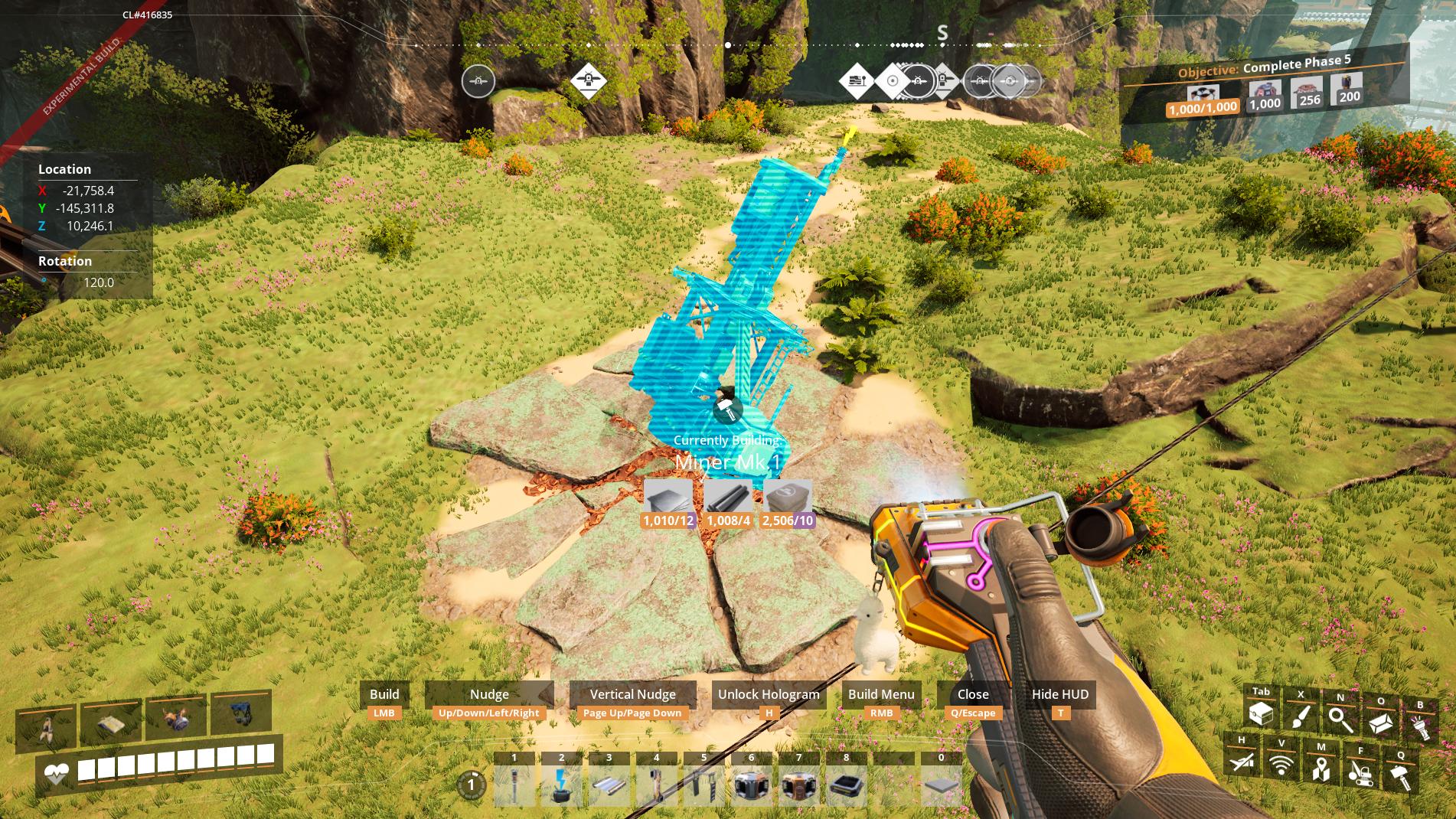Click the Complete Phase 5 objective tracker
Screen dimensions: 1456x819
pos(1265,86)
